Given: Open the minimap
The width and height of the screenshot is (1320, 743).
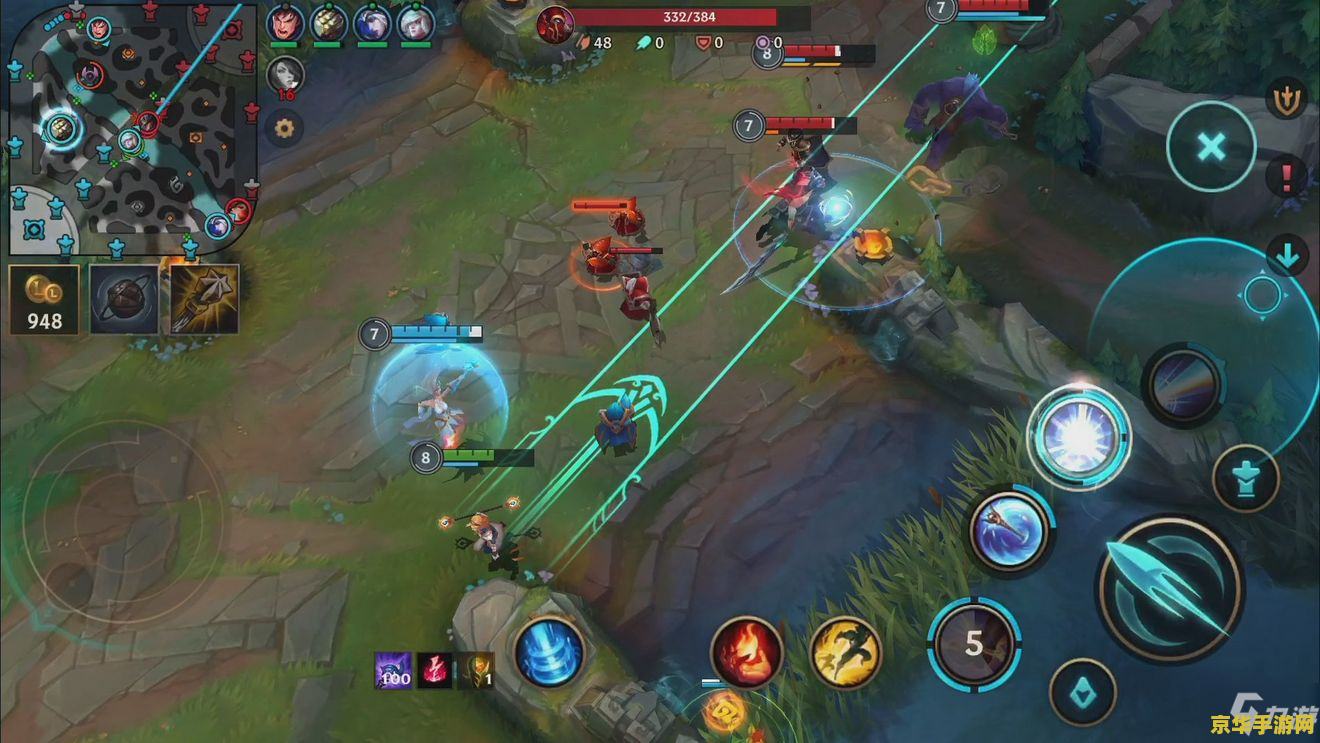Looking at the screenshot, I should [x=130, y=128].
